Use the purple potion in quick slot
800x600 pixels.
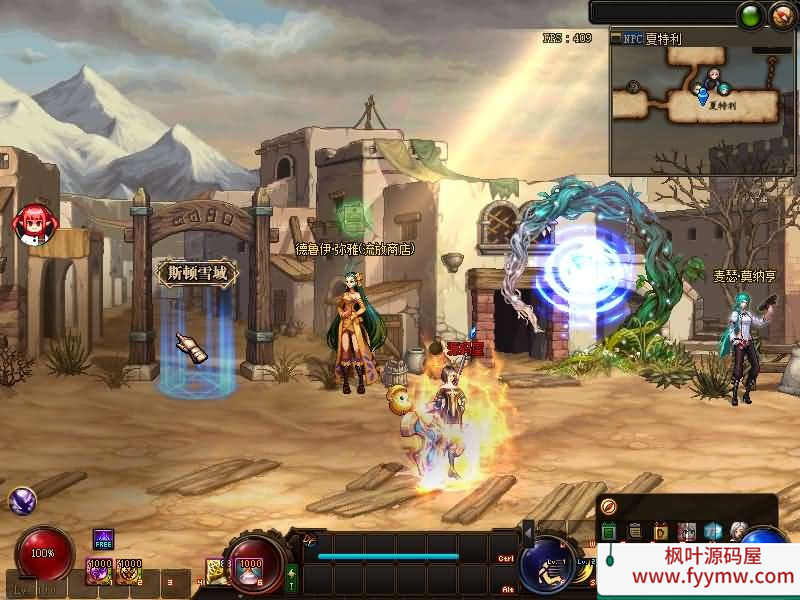point(100,570)
